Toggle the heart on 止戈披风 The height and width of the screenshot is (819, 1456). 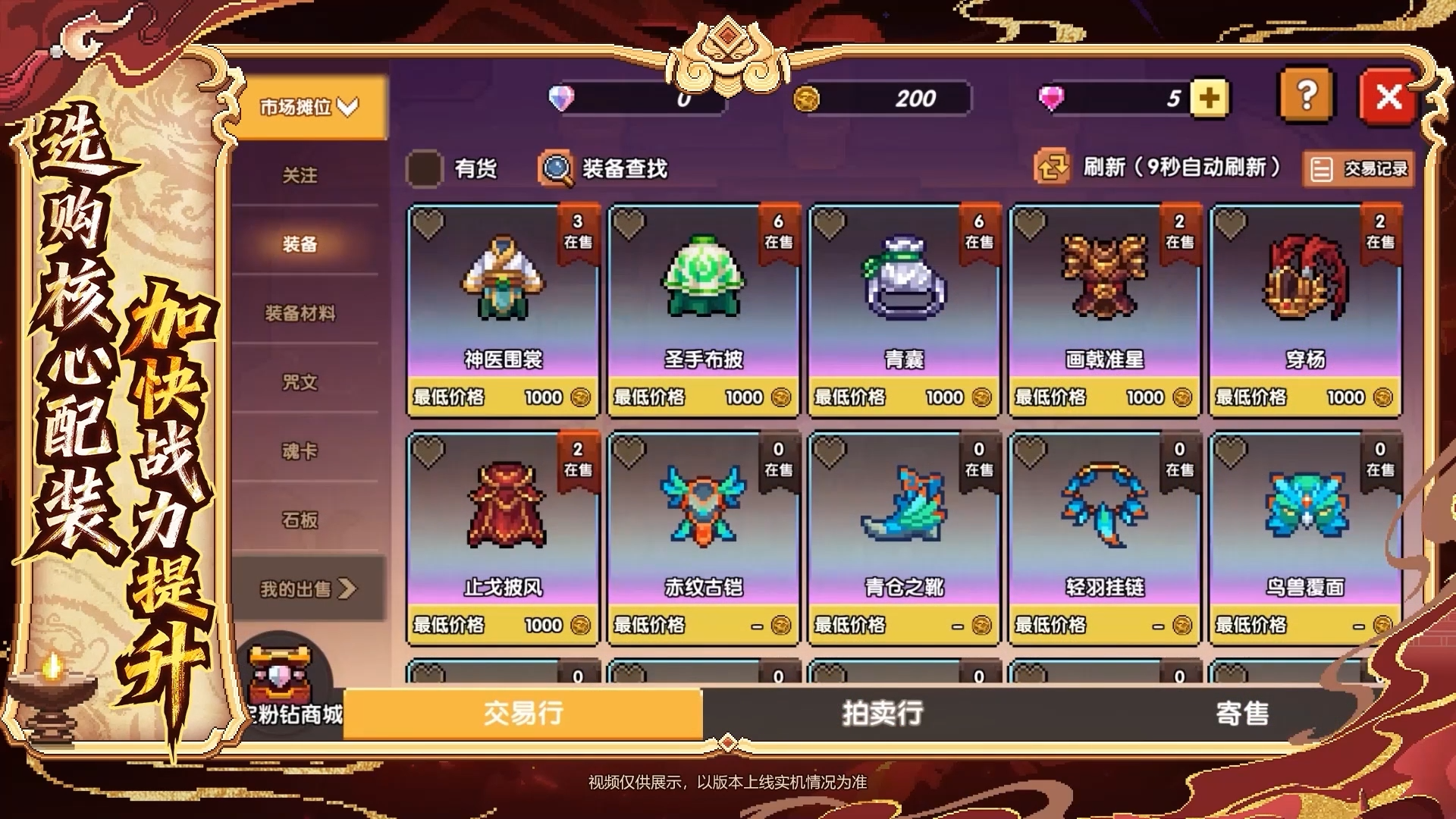pos(429,452)
